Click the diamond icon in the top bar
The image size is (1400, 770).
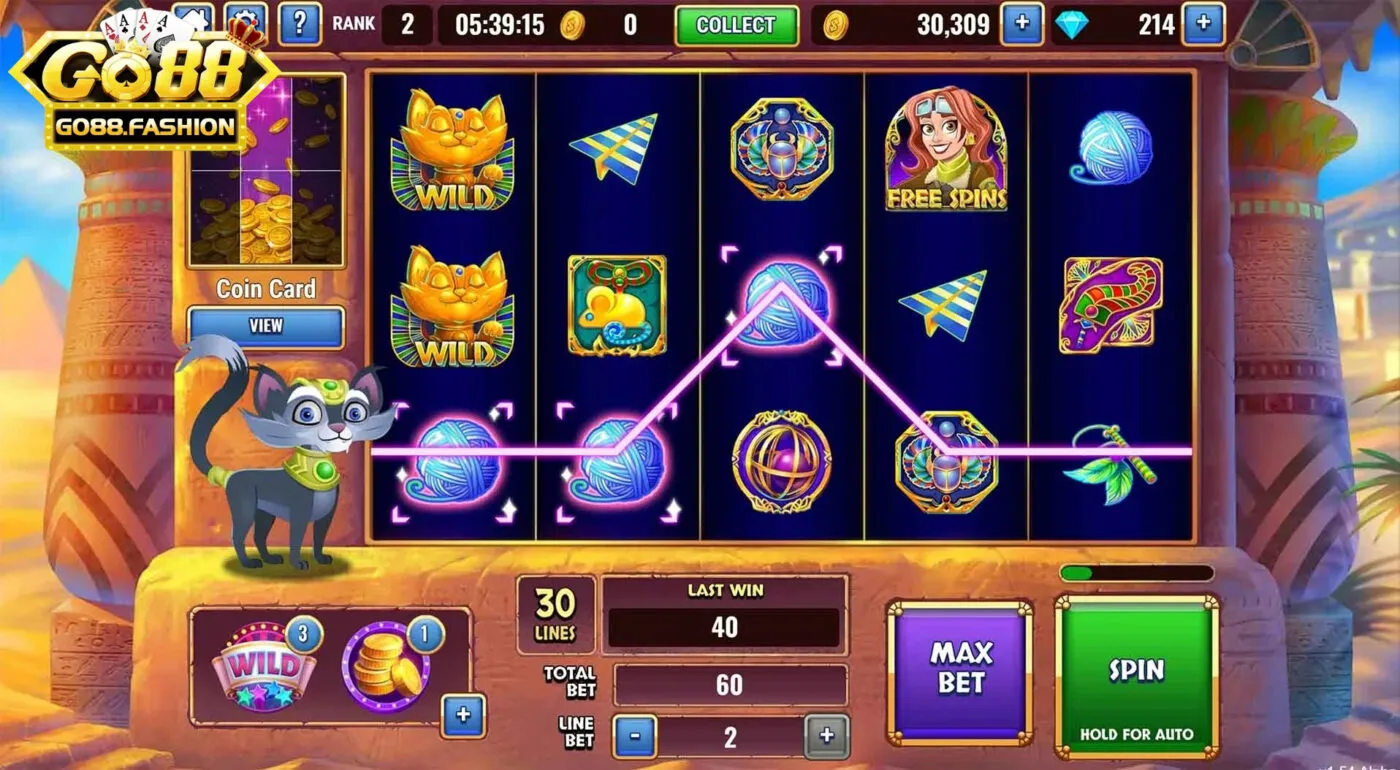pyautogui.click(x=1072, y=22)
